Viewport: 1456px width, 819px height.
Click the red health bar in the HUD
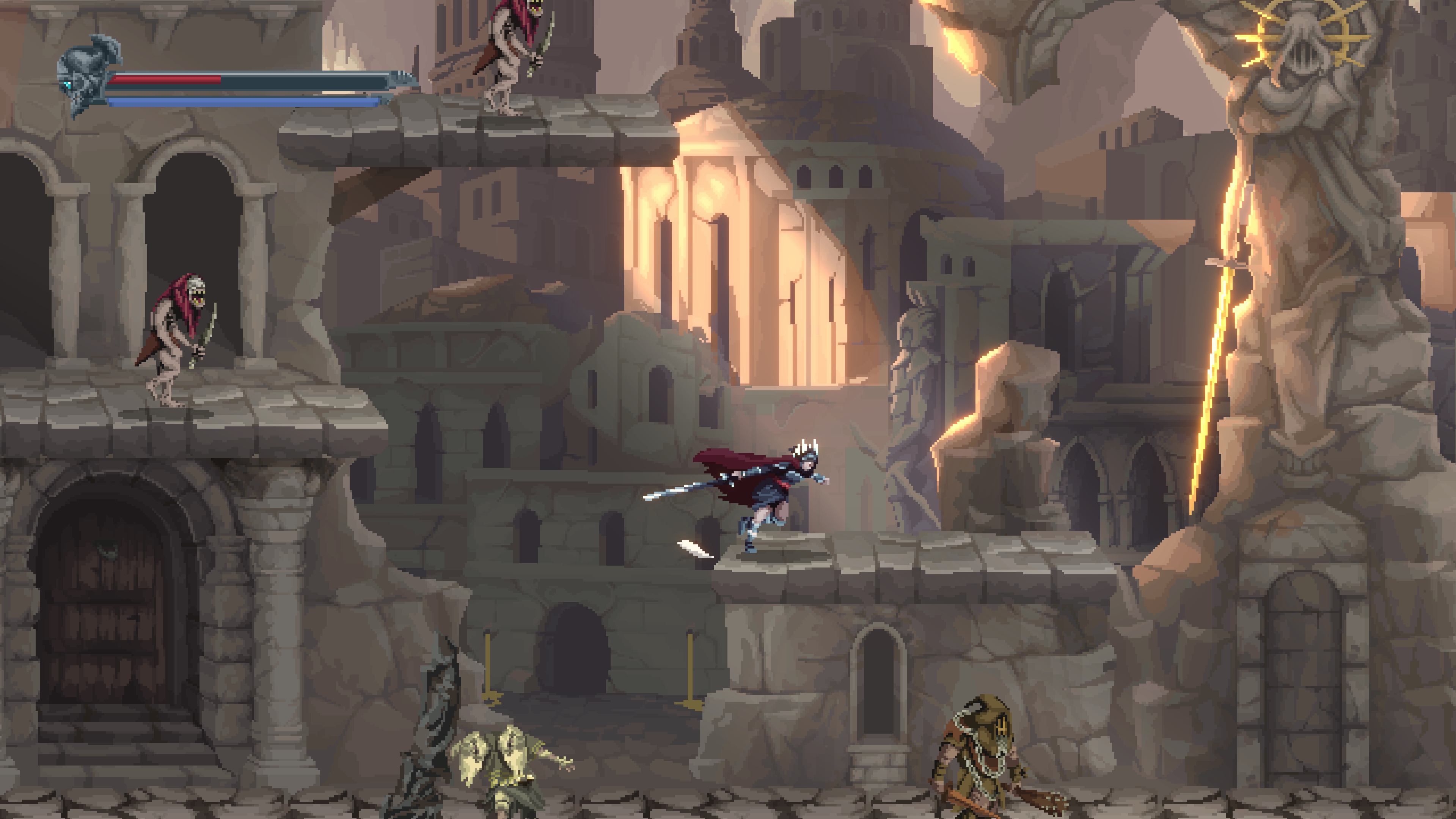(164, 80)
